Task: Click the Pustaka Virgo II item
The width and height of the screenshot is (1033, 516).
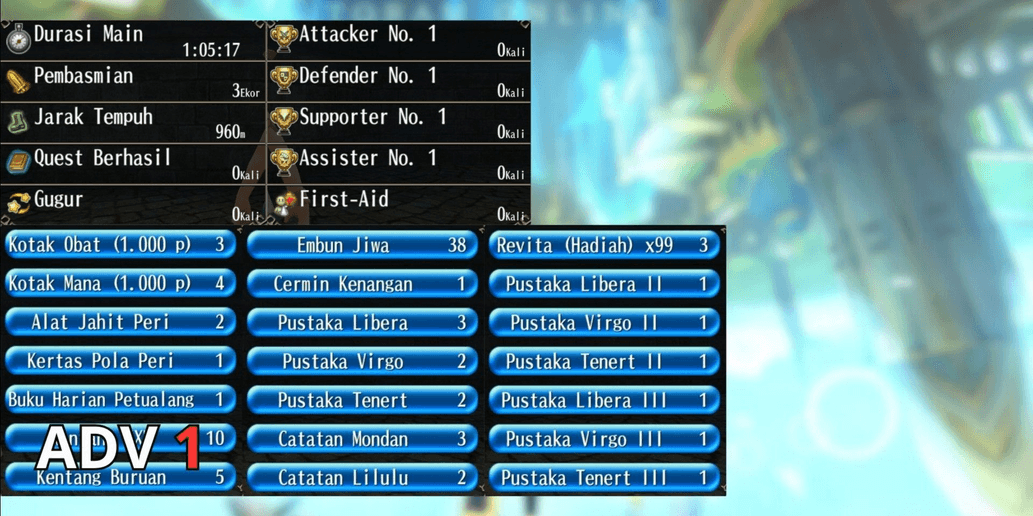Action: pos(604,323)
